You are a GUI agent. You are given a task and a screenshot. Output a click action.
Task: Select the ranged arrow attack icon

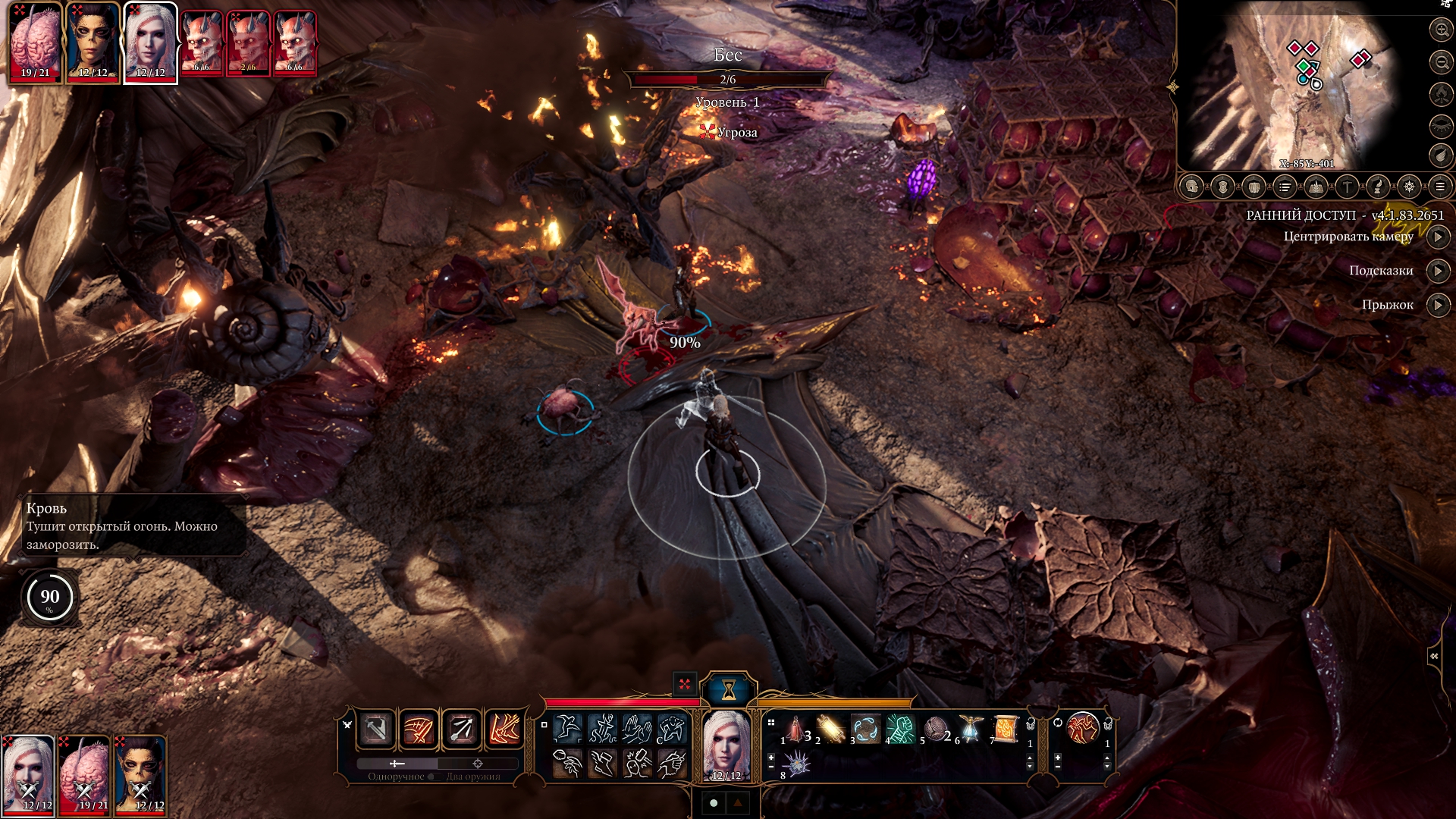pos(461,730)
